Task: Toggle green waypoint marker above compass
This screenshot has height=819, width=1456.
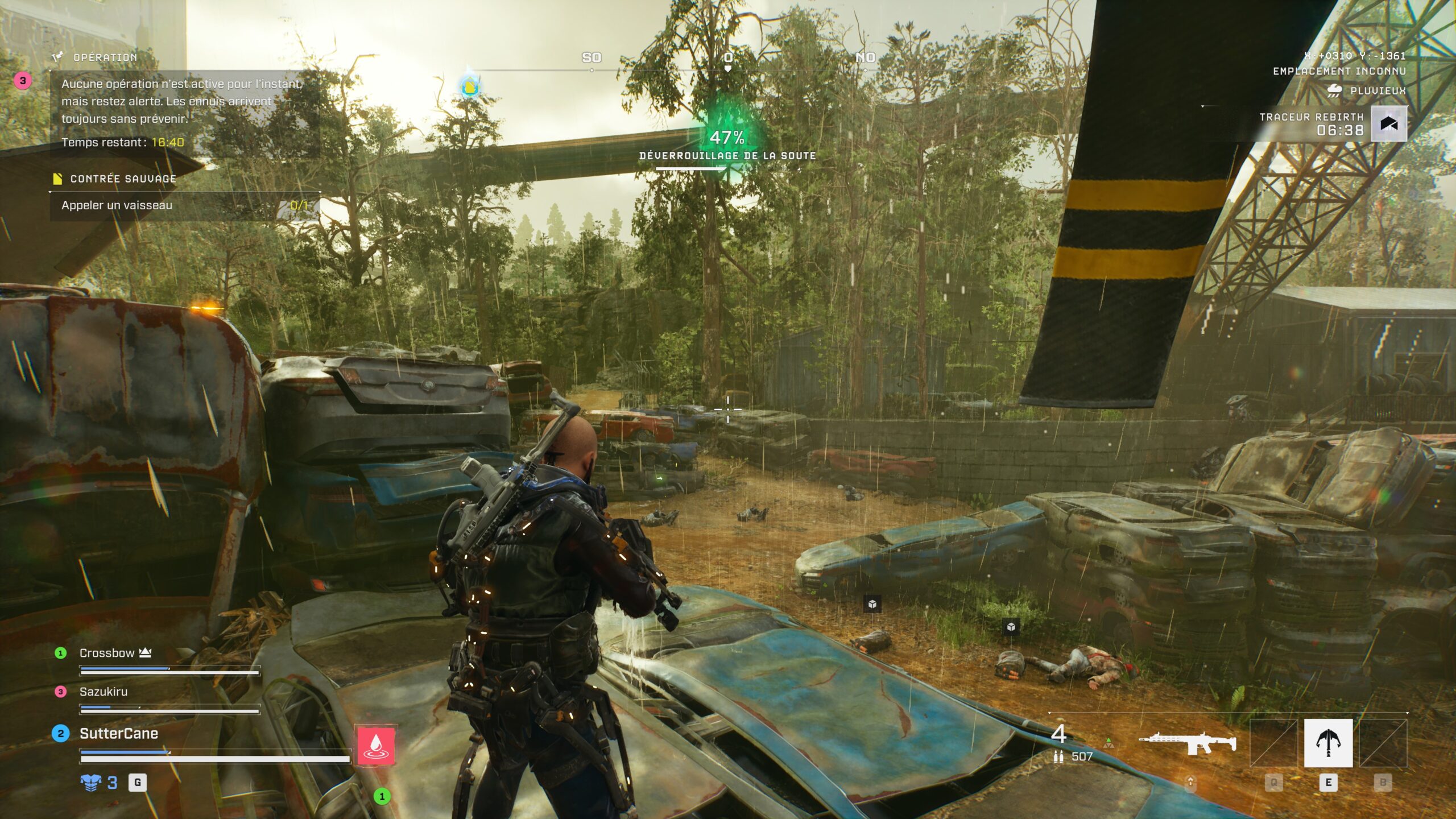Action: pos(469,87)
